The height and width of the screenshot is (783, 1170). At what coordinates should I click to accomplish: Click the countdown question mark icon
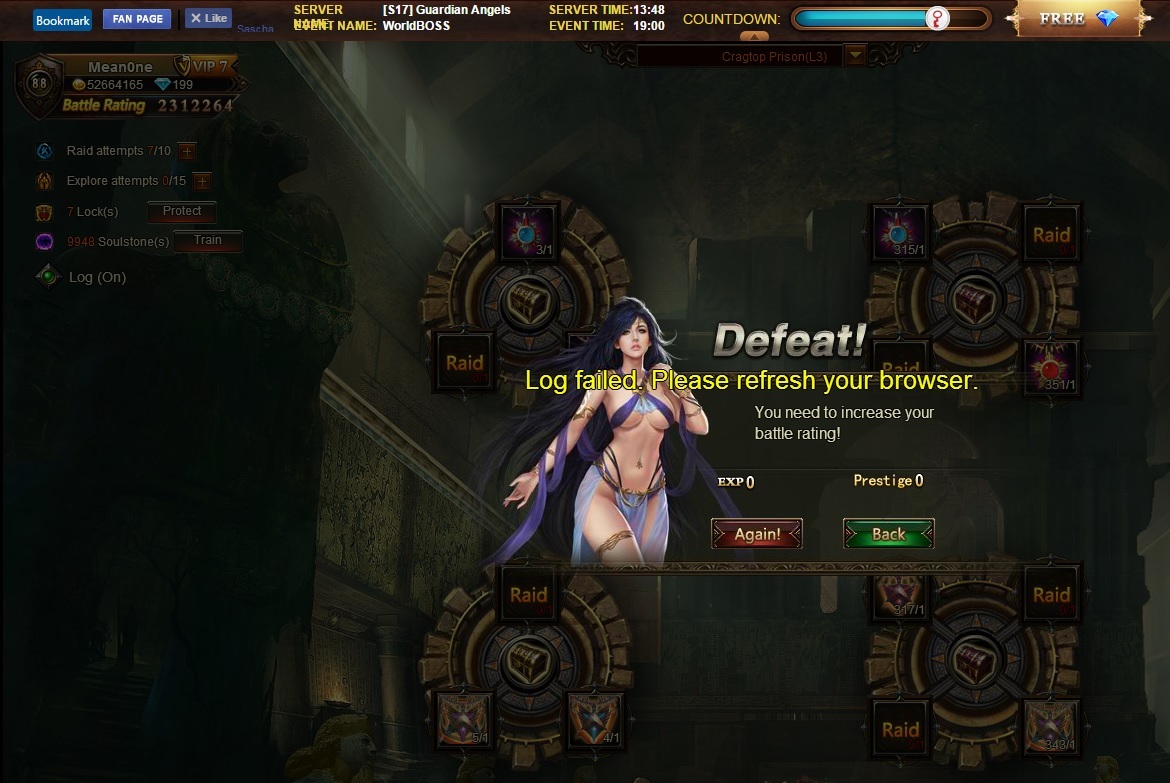(x=937, y=19)
